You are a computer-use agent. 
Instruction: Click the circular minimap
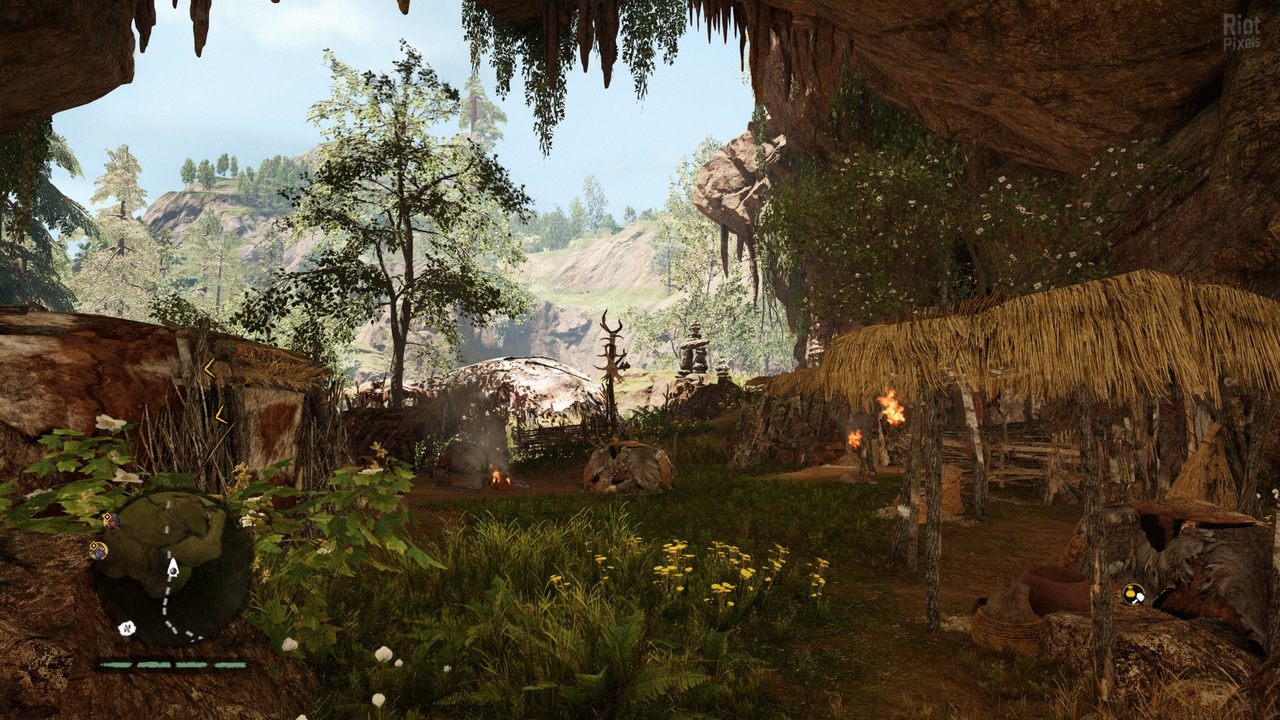pos(172,567)
